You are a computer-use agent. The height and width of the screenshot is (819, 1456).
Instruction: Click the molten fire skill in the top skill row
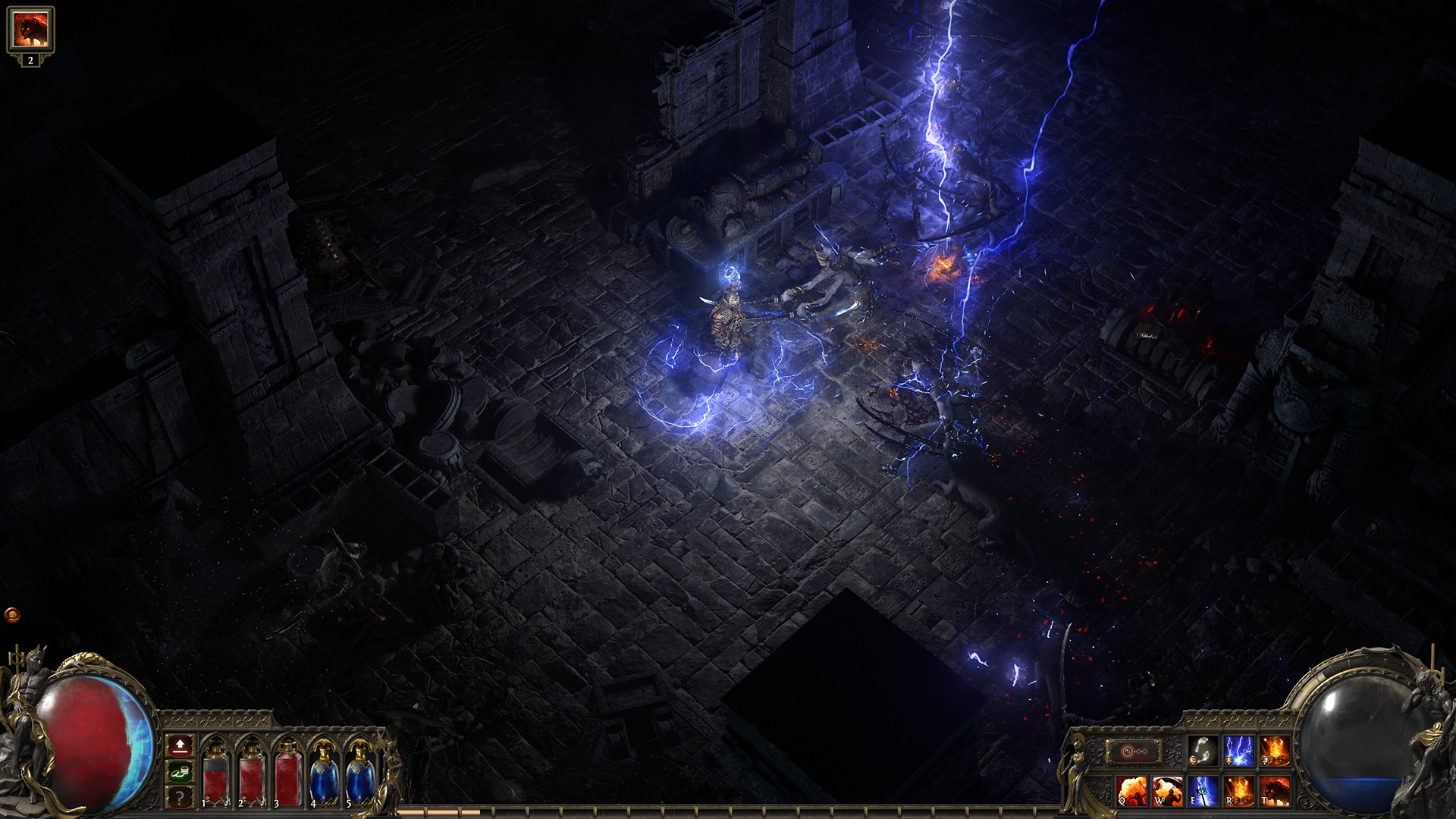pos(1274,751)
